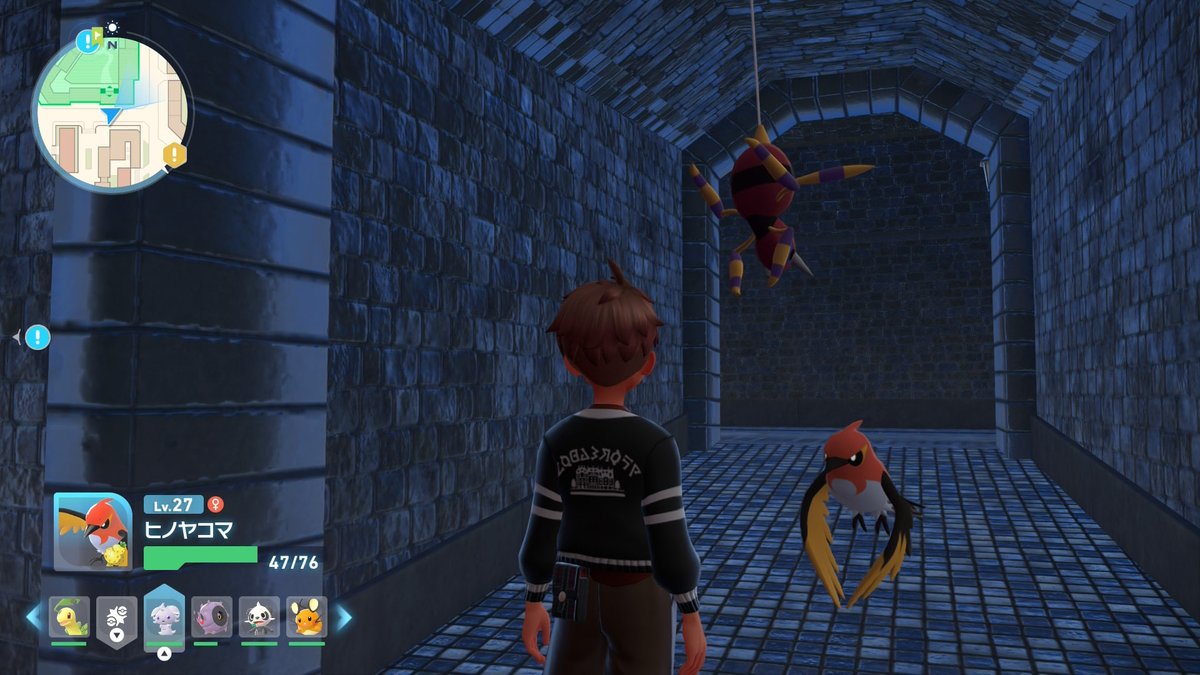1200x675 pixels.
Task: Choose Dedenne from the party row
Action: pyautogui.click(x=306, y=617)
